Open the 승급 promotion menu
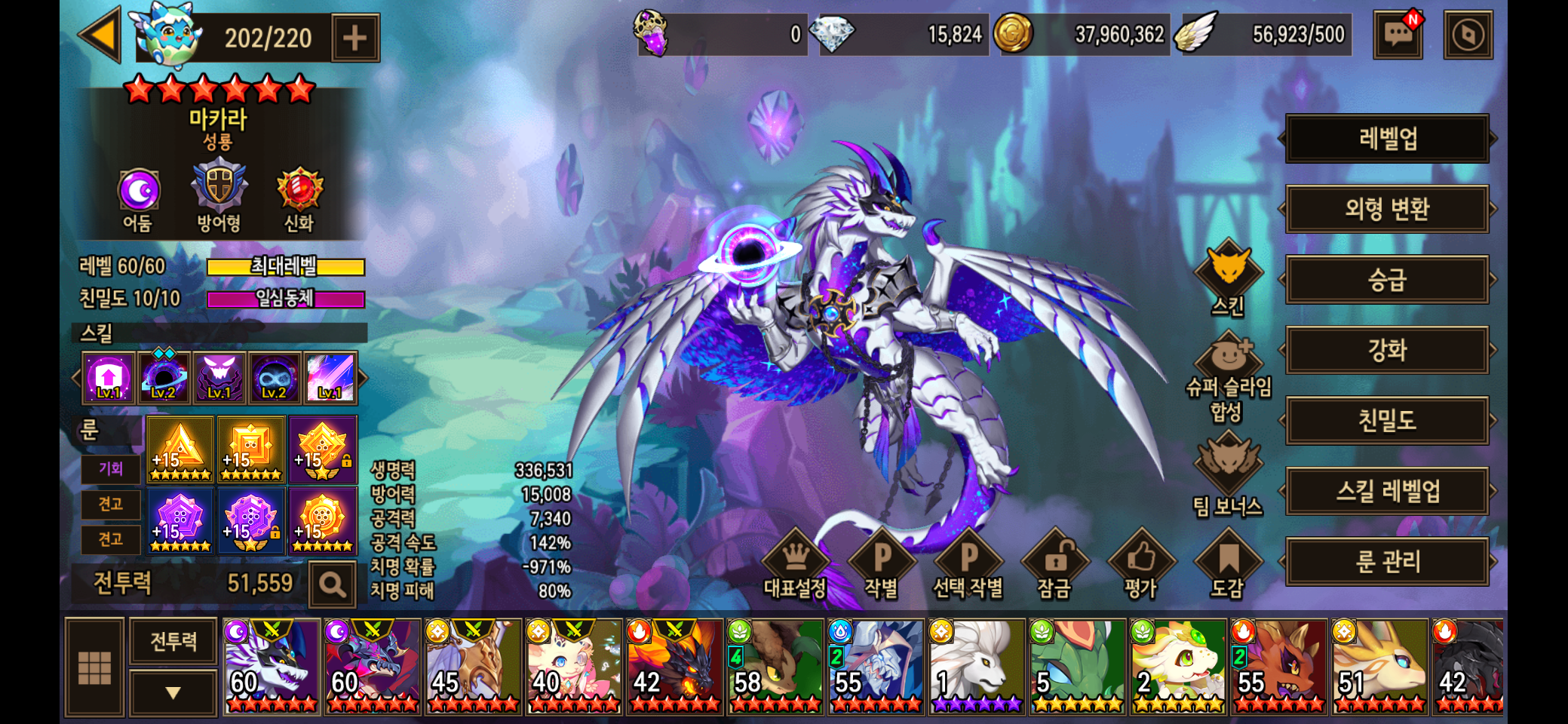The image size is (1568, 724). (1387, 280)
